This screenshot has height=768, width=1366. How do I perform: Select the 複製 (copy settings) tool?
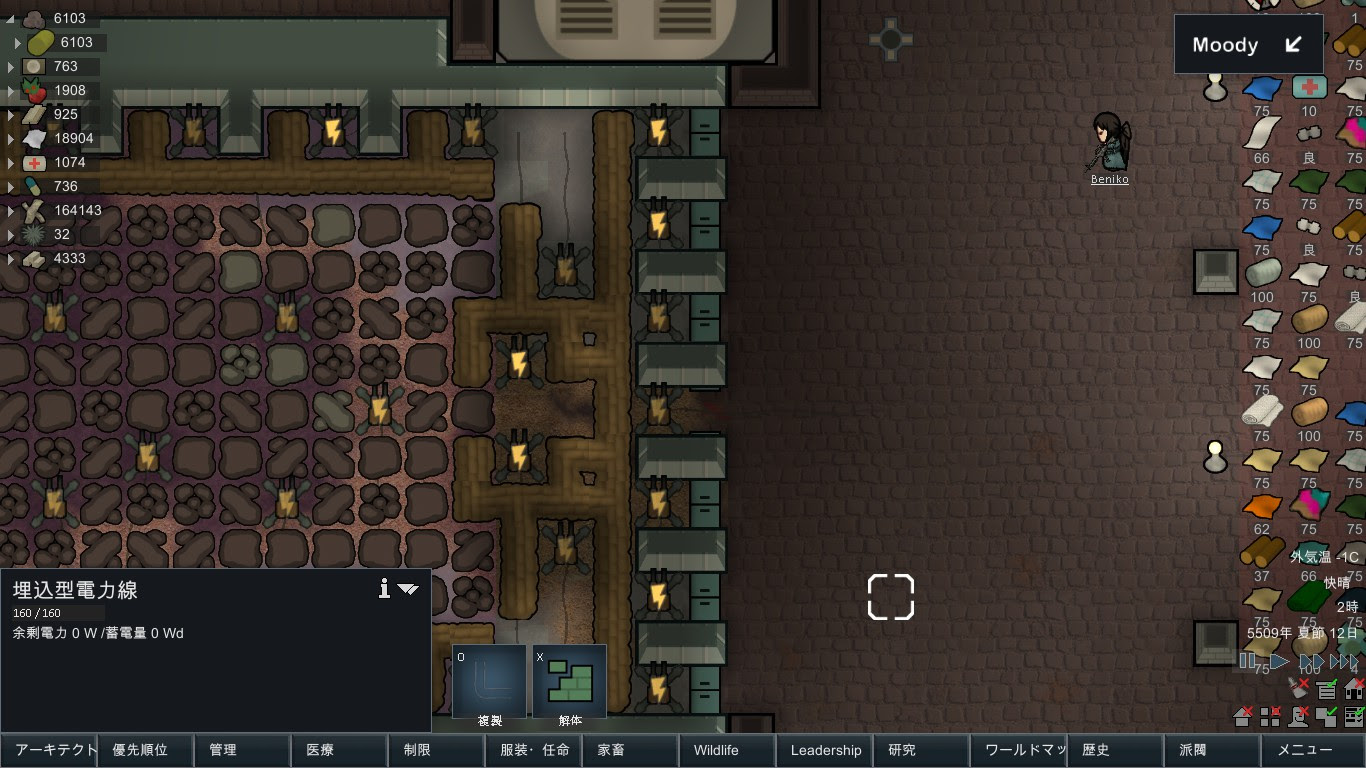point(488,680)
